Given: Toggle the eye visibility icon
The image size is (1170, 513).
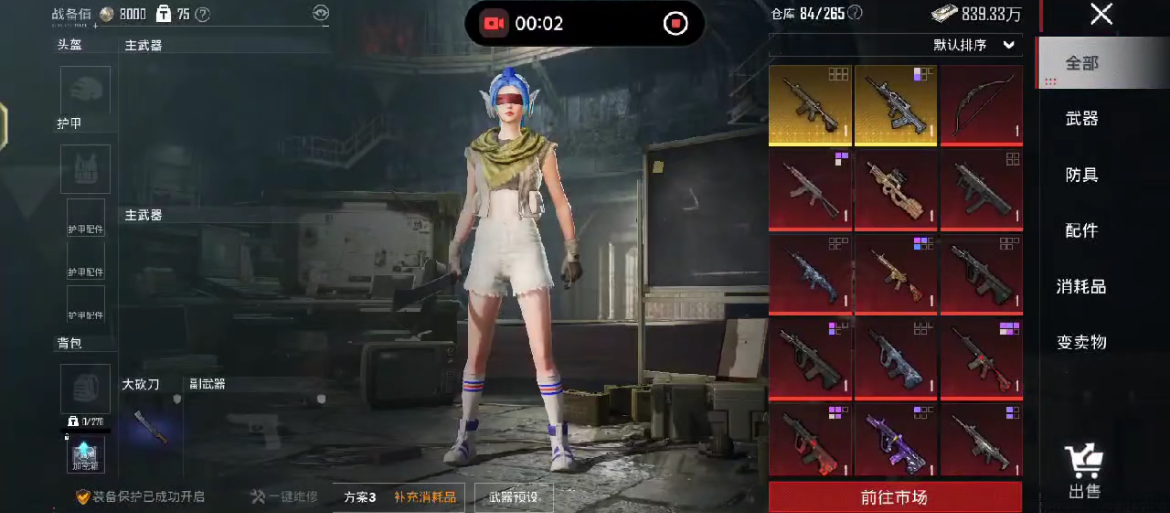Looking at the screenshot, I should (320, 13).
